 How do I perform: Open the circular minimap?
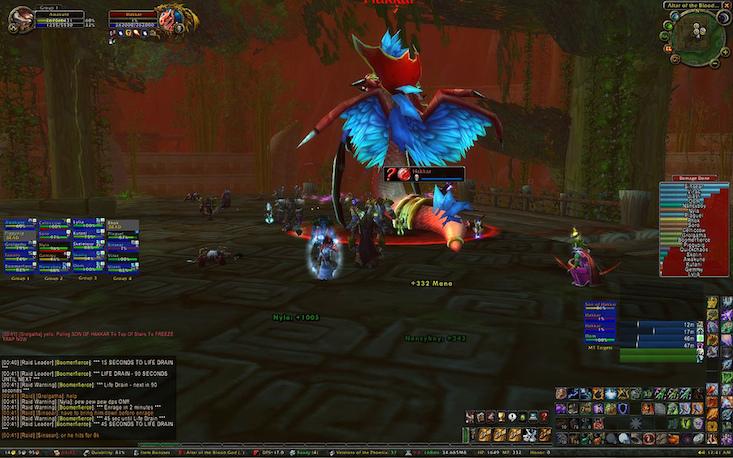tap(697, 34)
